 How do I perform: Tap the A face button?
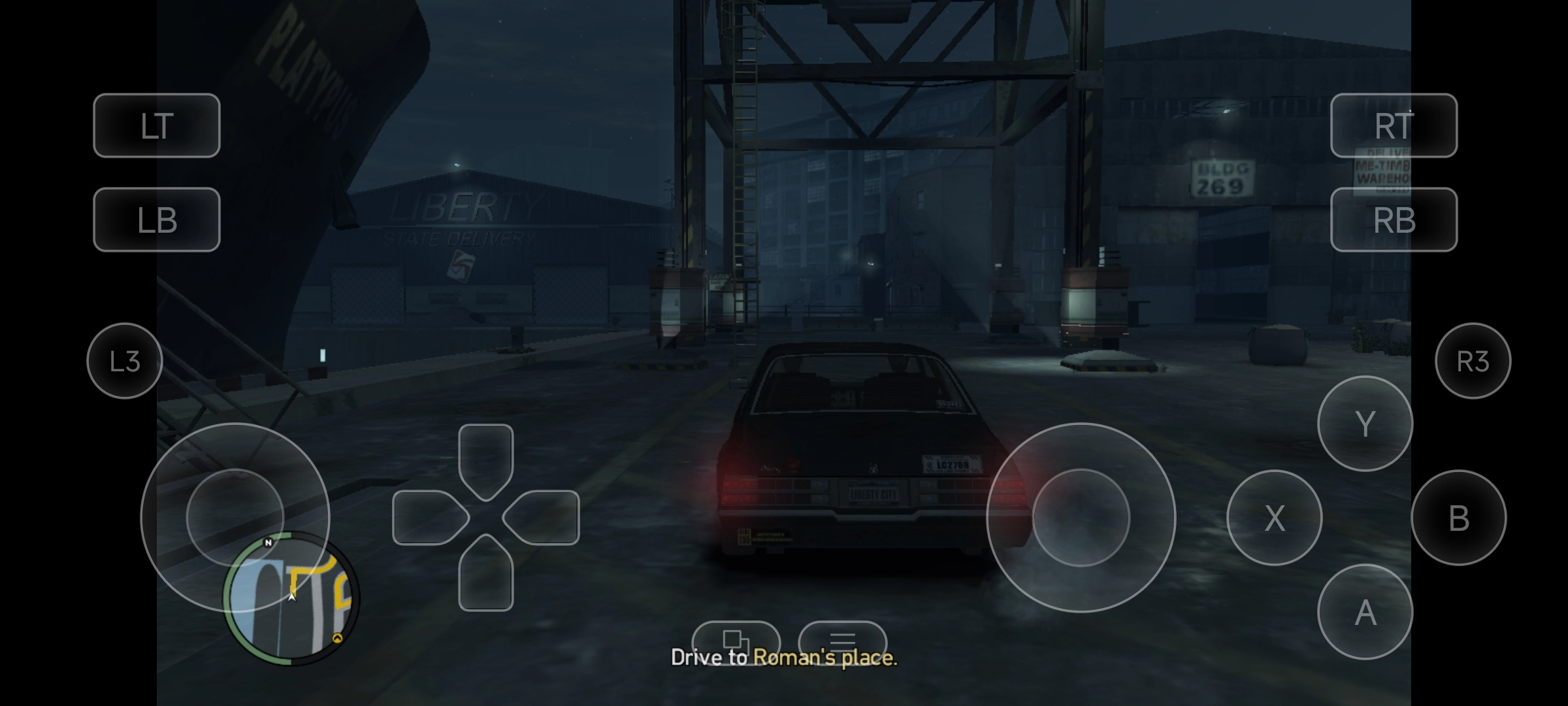click(x=1365, y=613)
